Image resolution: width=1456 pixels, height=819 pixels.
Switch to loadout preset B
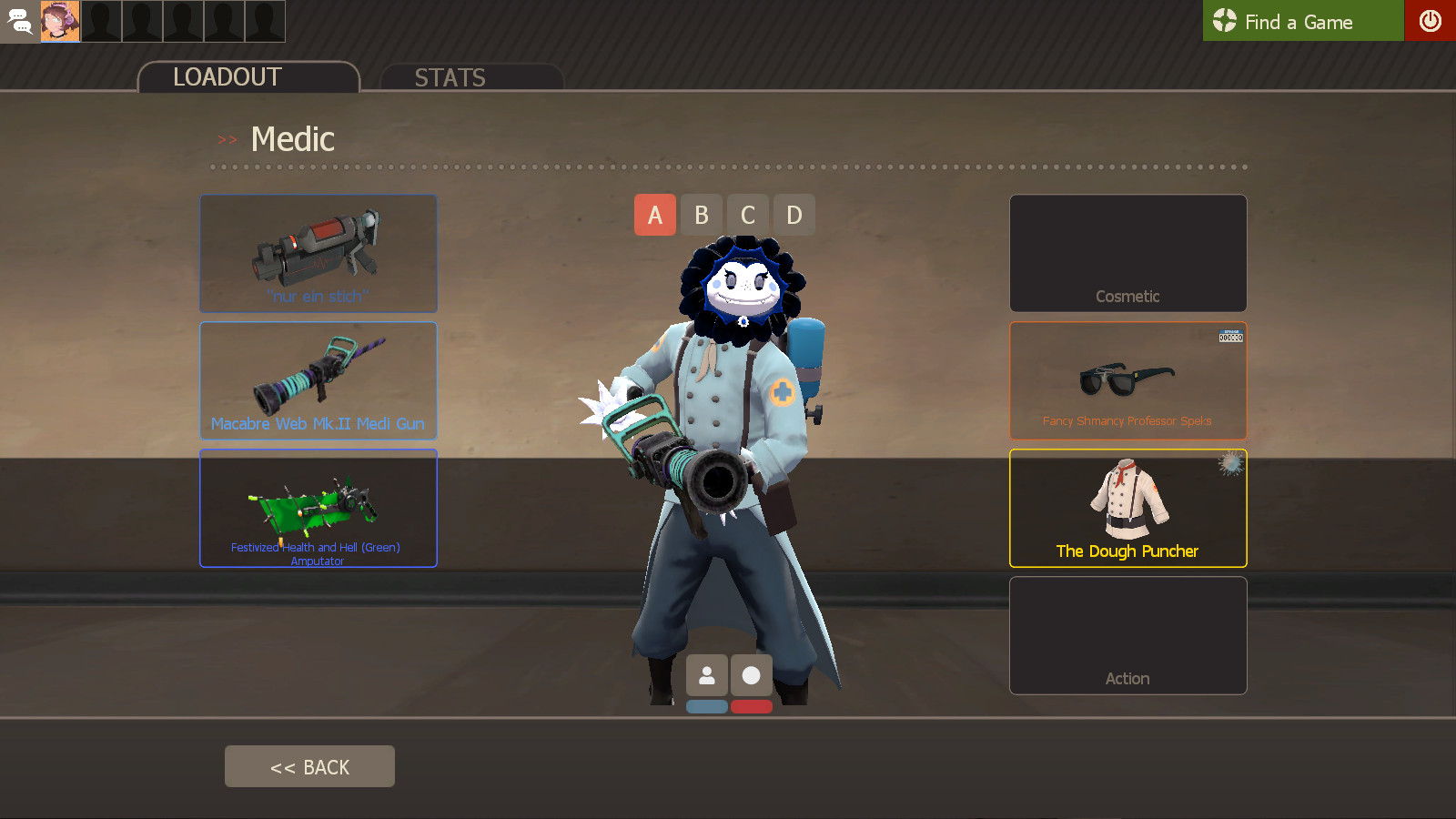pos(702,215)
